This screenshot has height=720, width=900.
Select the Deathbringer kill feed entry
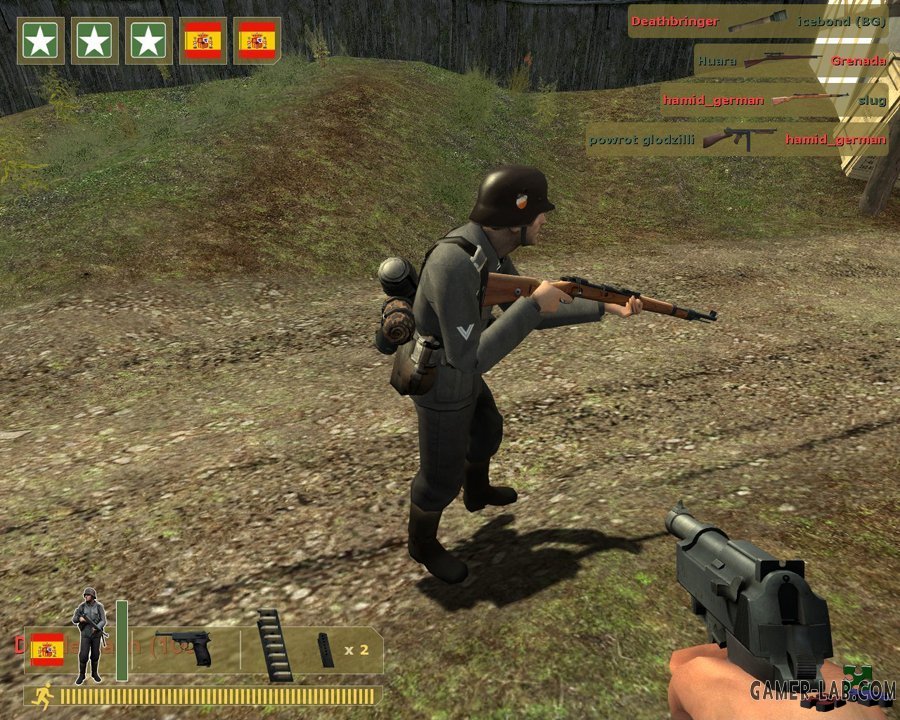point(758,21)
